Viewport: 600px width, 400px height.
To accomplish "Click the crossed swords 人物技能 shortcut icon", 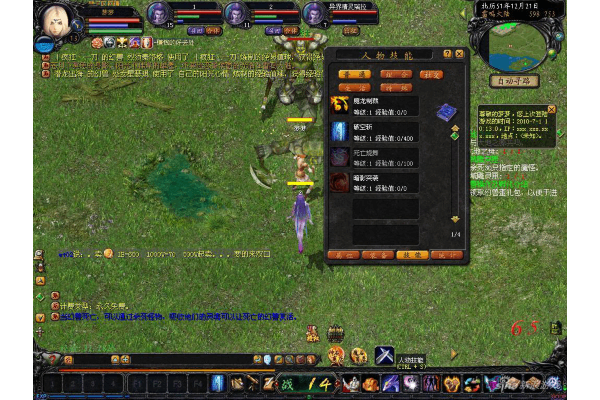I will 386,354.
